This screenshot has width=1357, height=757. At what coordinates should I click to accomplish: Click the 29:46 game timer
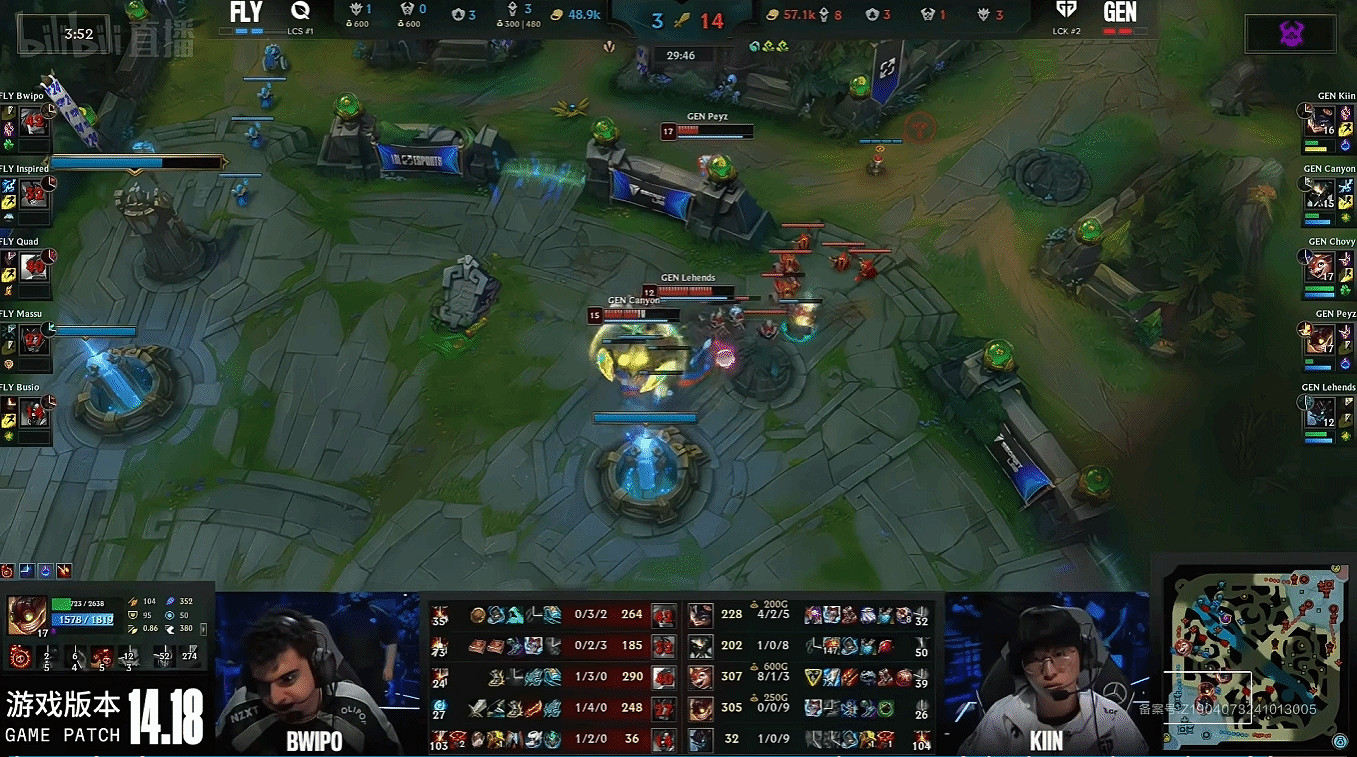pos(682,55)
